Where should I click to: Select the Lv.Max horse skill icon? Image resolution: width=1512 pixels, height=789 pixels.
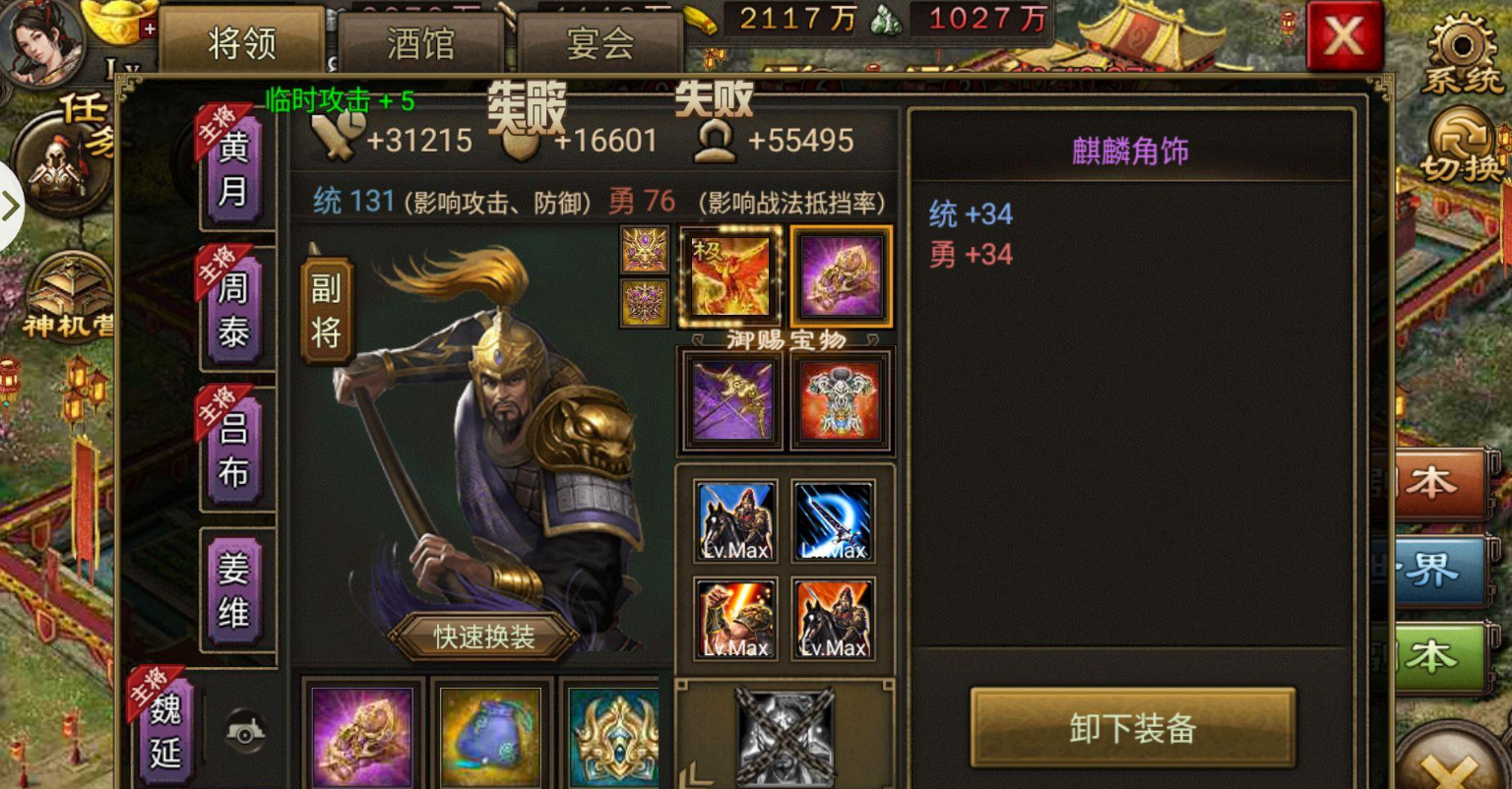click(733, 518)
